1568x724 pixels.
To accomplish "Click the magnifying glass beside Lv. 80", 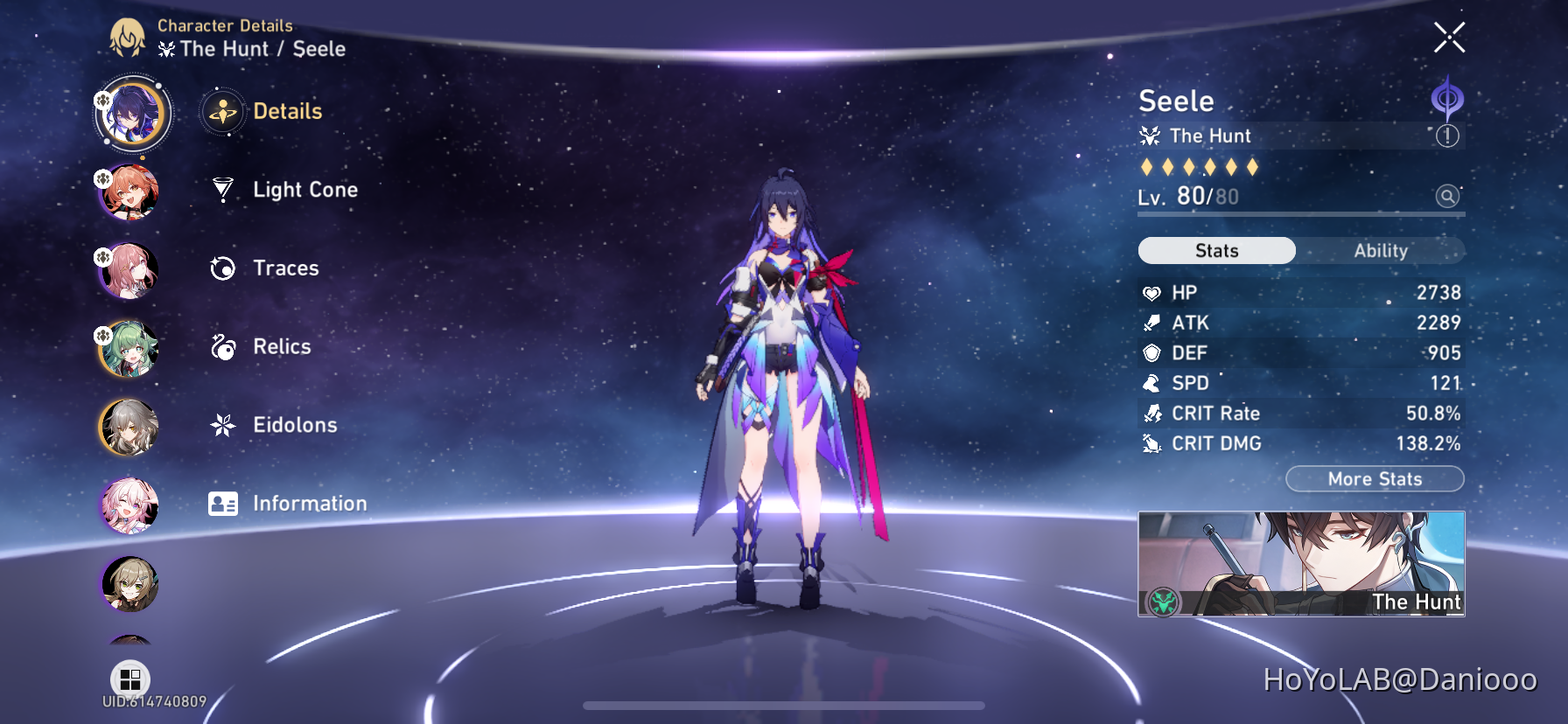I will (1448, 197).
